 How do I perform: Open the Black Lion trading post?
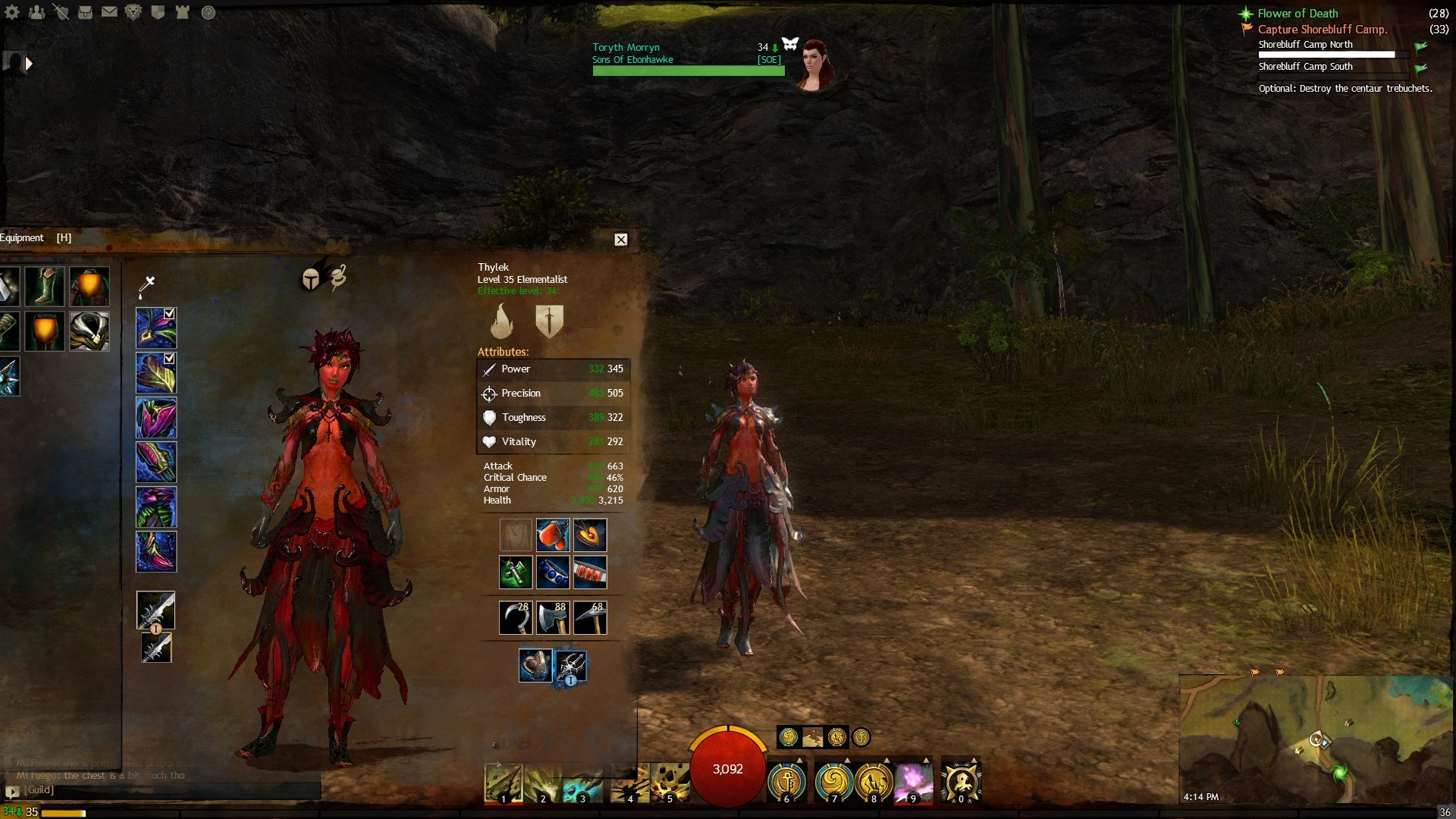(133, 12)
